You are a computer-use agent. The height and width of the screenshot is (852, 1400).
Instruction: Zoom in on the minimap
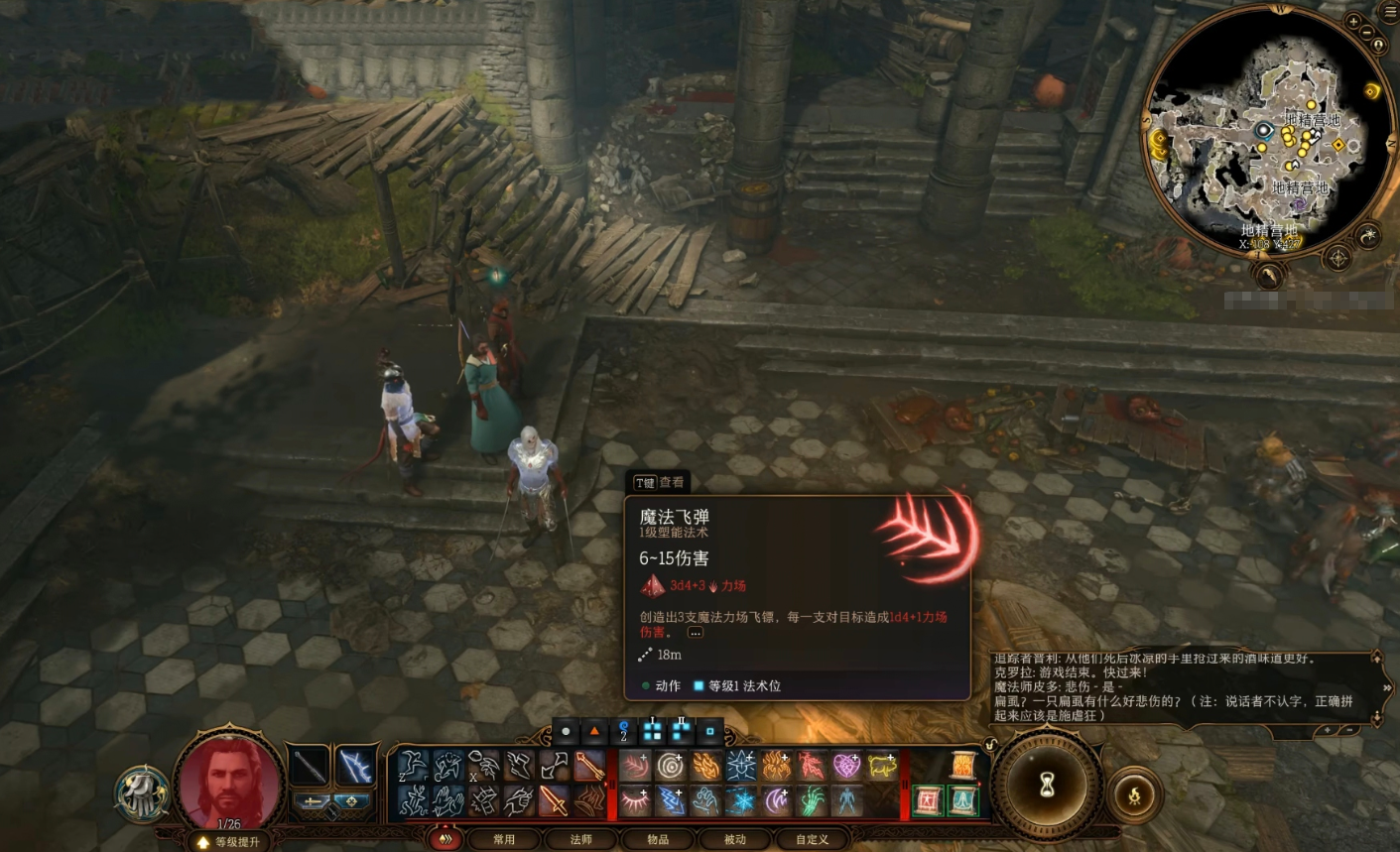(1354, 21)
